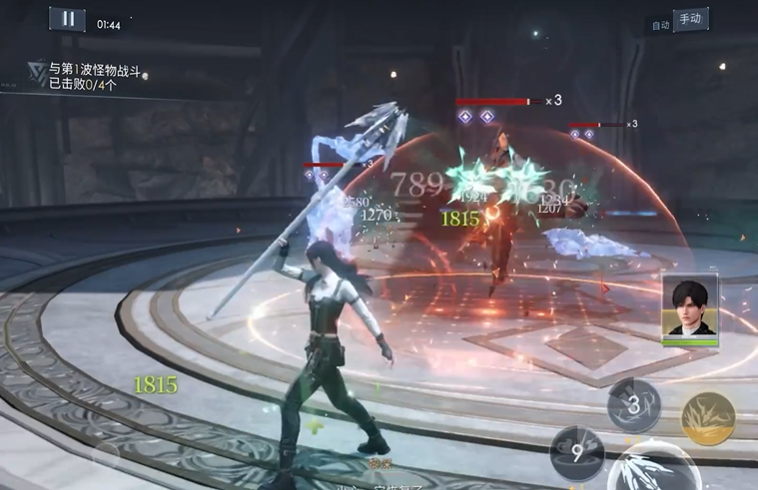Switch to manual mode (手动)

pyautogui.click(x=691, y=19)
